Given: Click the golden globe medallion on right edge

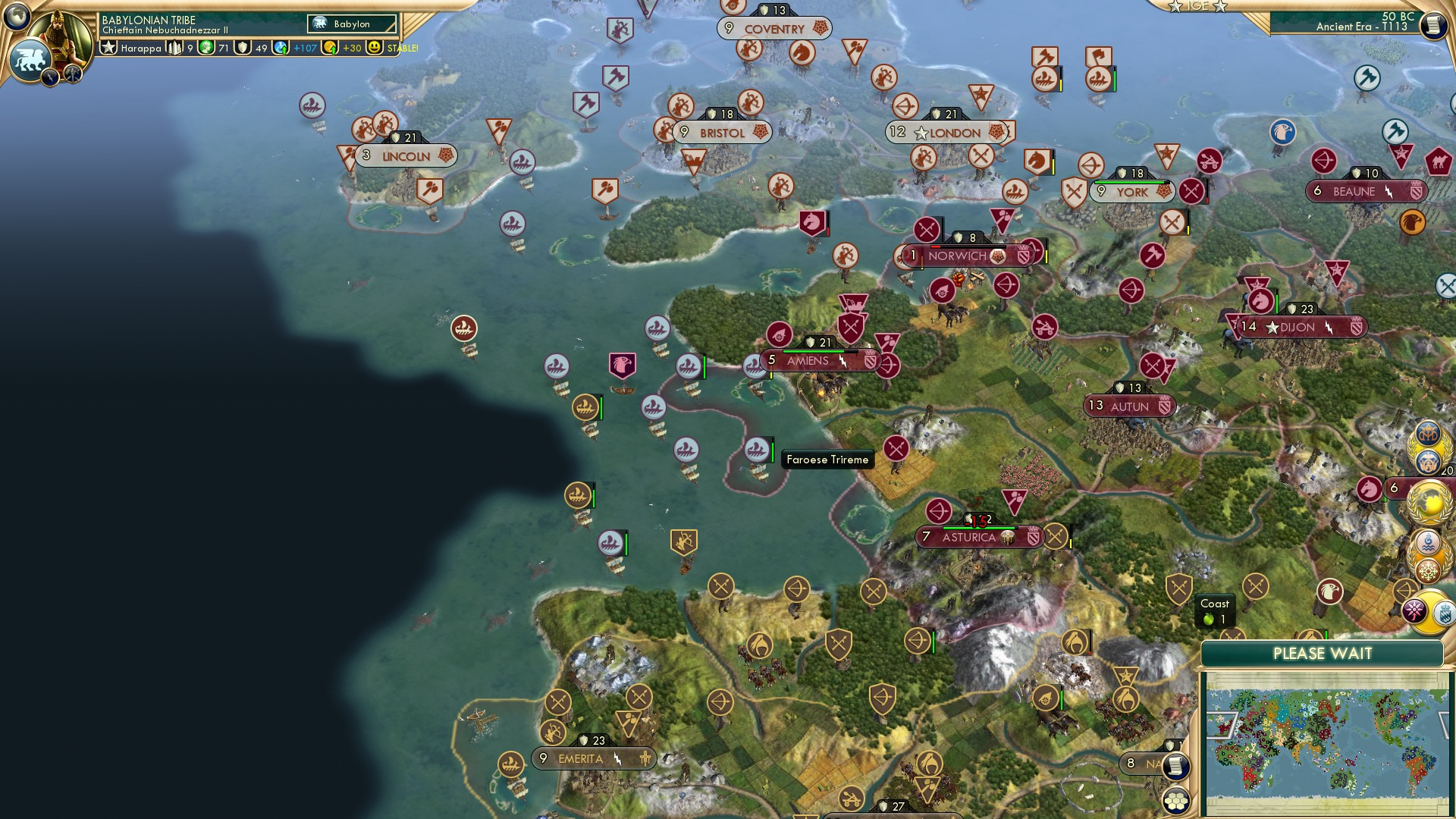Looking at the screenshot, I should pos(1429,500).
